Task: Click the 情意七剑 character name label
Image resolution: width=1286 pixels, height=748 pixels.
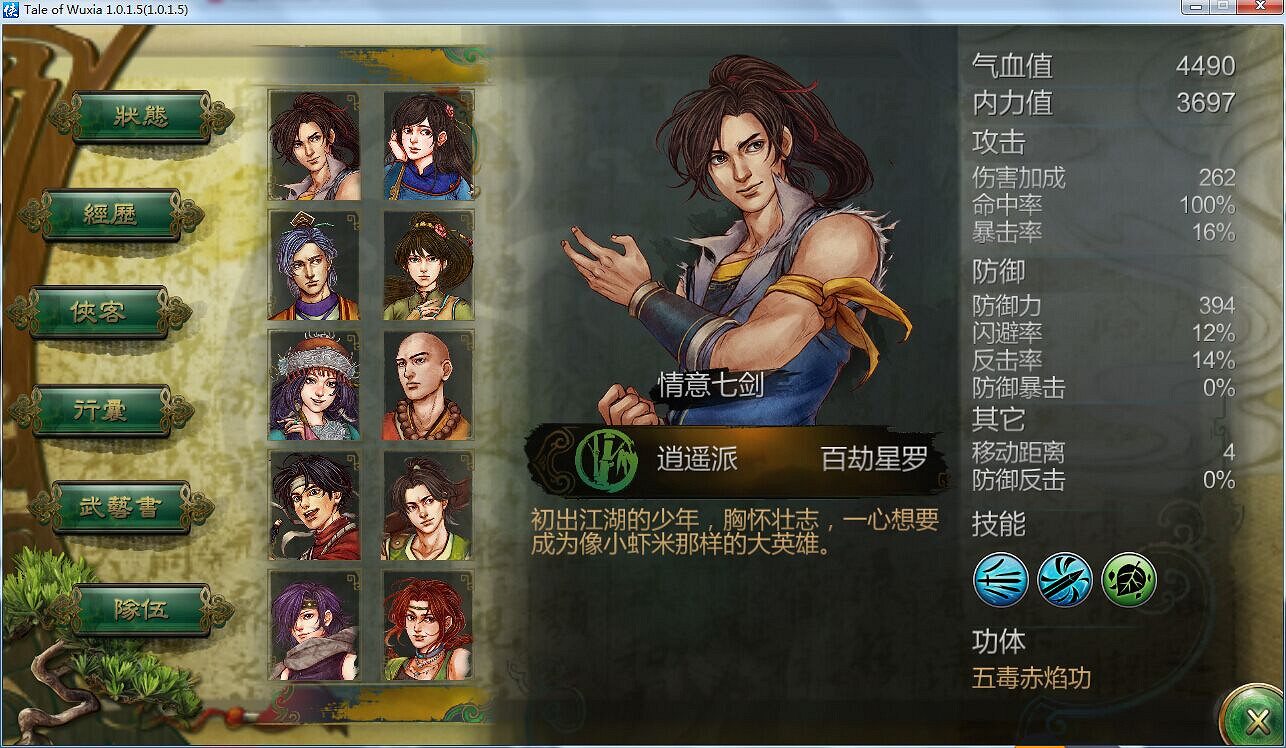Action: click(x=713, y=383)
